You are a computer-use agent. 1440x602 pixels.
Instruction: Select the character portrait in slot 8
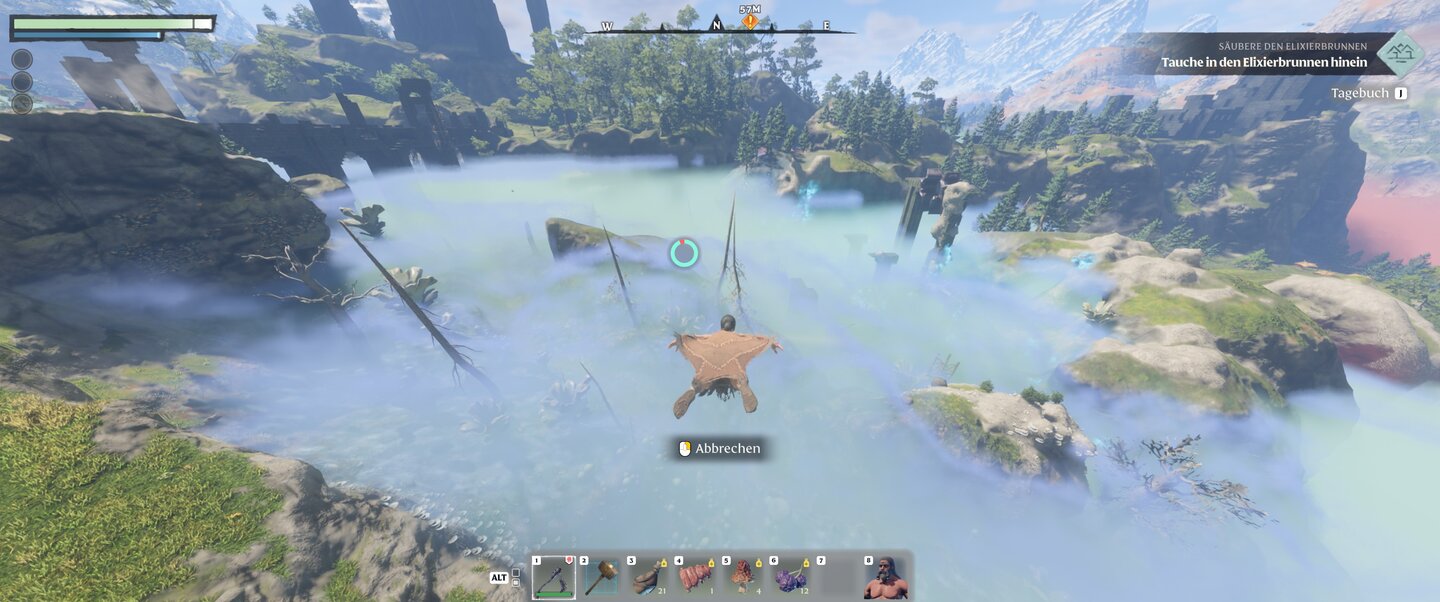click(886, 578)
